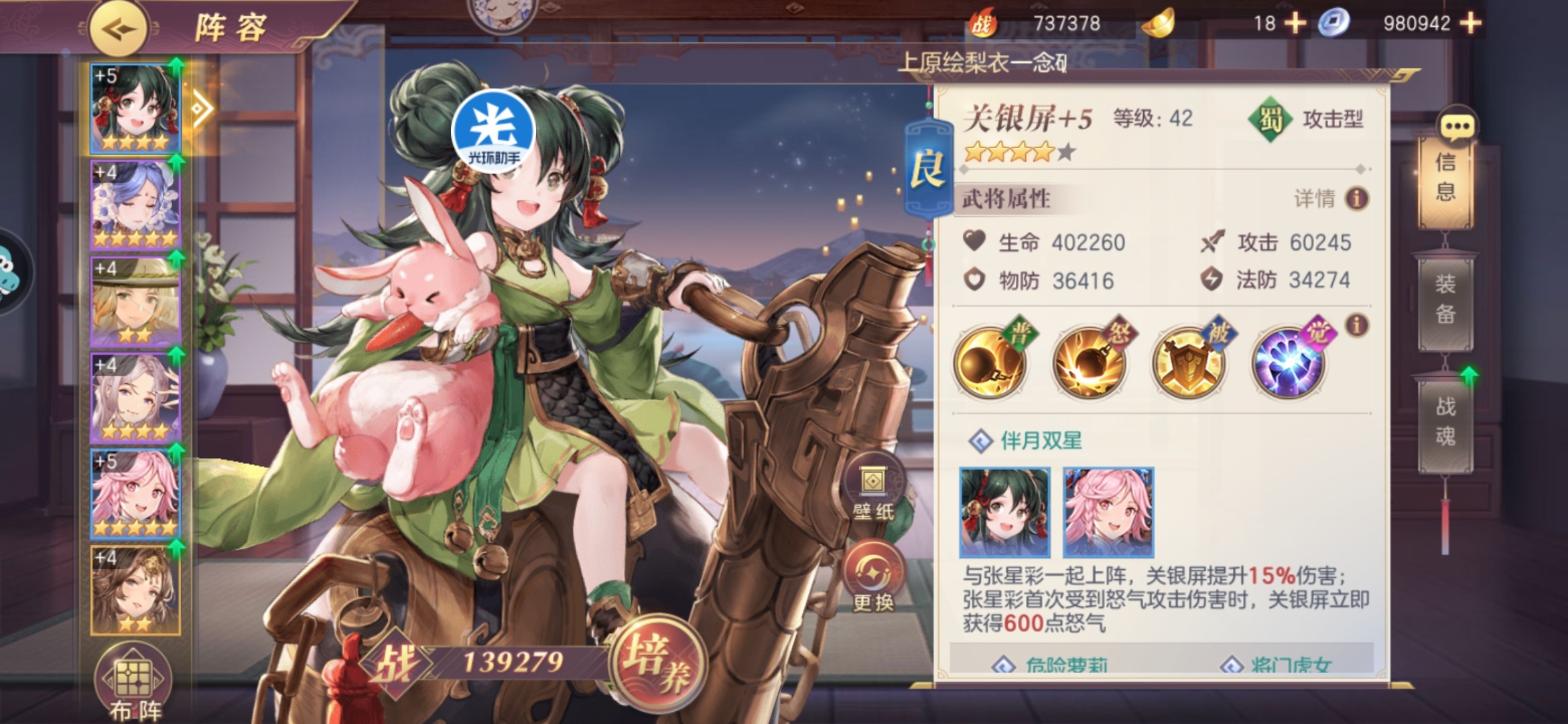Image resolution: width=1568 pixels, height=724 pixels.
Task: Select the blue-haired sleeping hero portrait
Action: [135, 204]
